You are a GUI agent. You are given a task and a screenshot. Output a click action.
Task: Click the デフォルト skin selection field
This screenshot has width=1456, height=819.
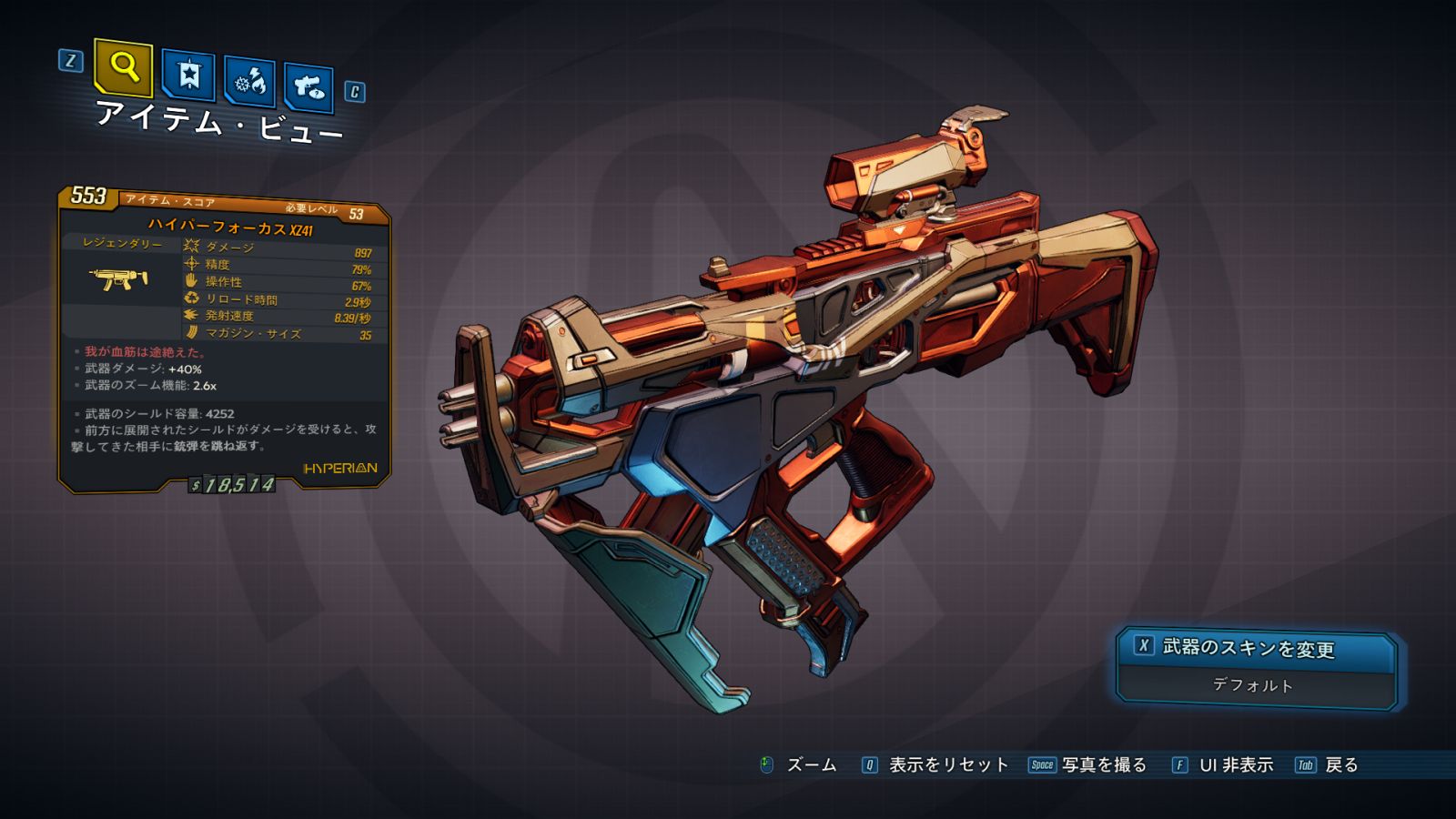pos(1253,685)
